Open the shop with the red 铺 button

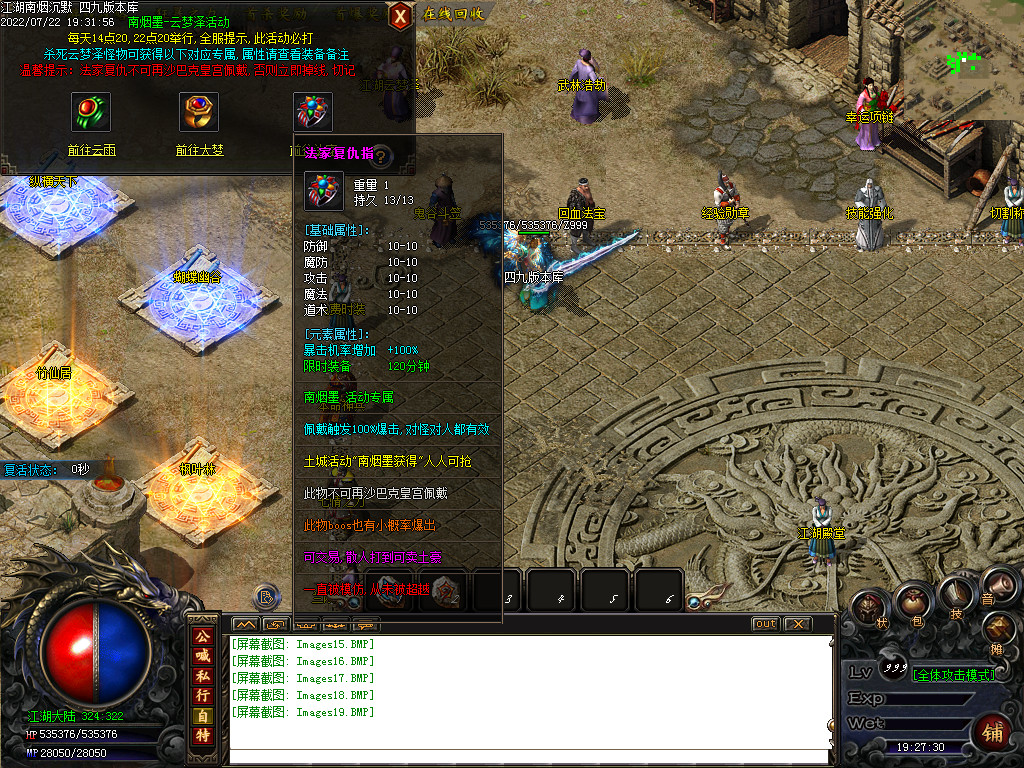tap(994, 732)
